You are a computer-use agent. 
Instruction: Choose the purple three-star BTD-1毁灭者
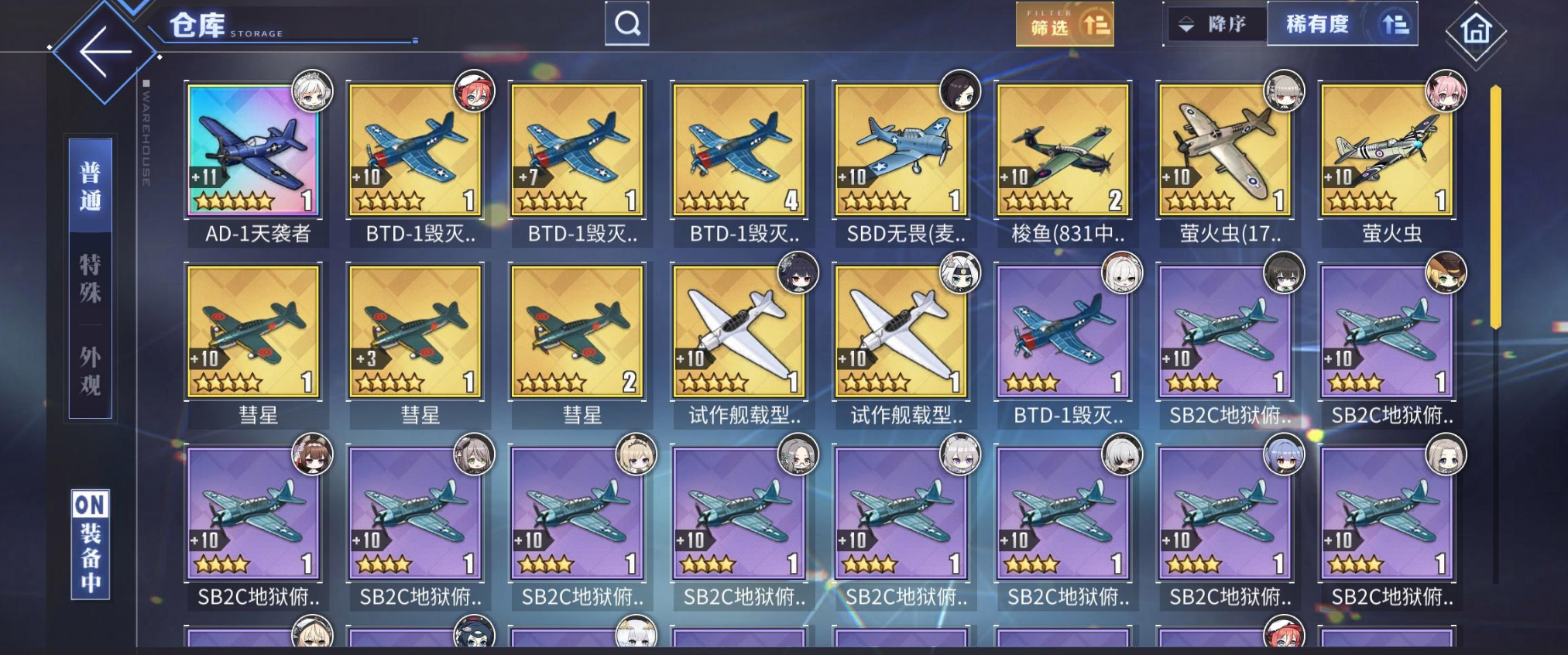pos(1063,331)
